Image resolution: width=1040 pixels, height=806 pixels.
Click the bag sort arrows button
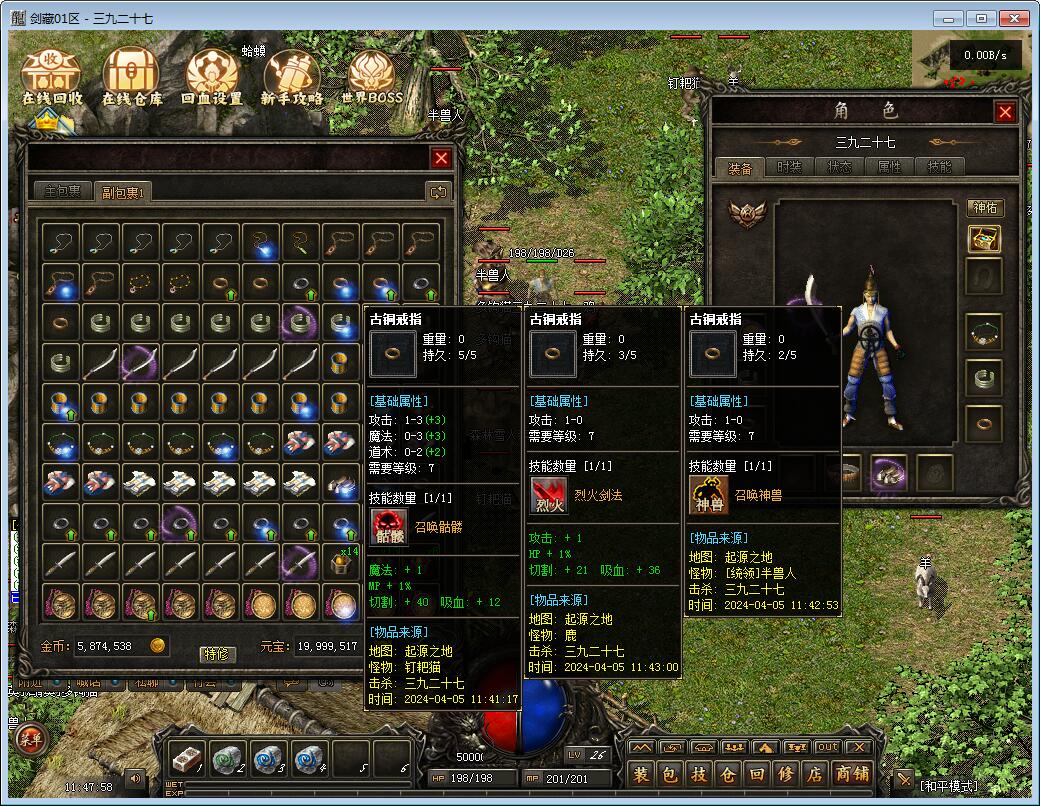point(437,191)
